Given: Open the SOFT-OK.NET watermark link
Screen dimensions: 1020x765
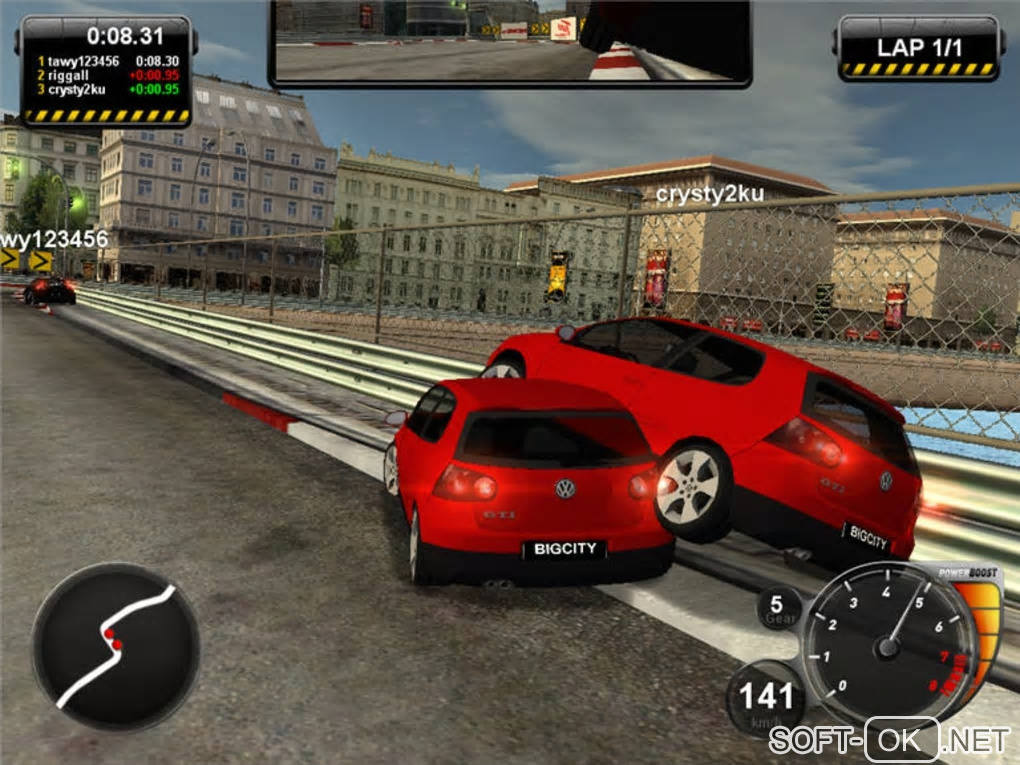Looking at the screenshot, I should click(x=889, y=740).
